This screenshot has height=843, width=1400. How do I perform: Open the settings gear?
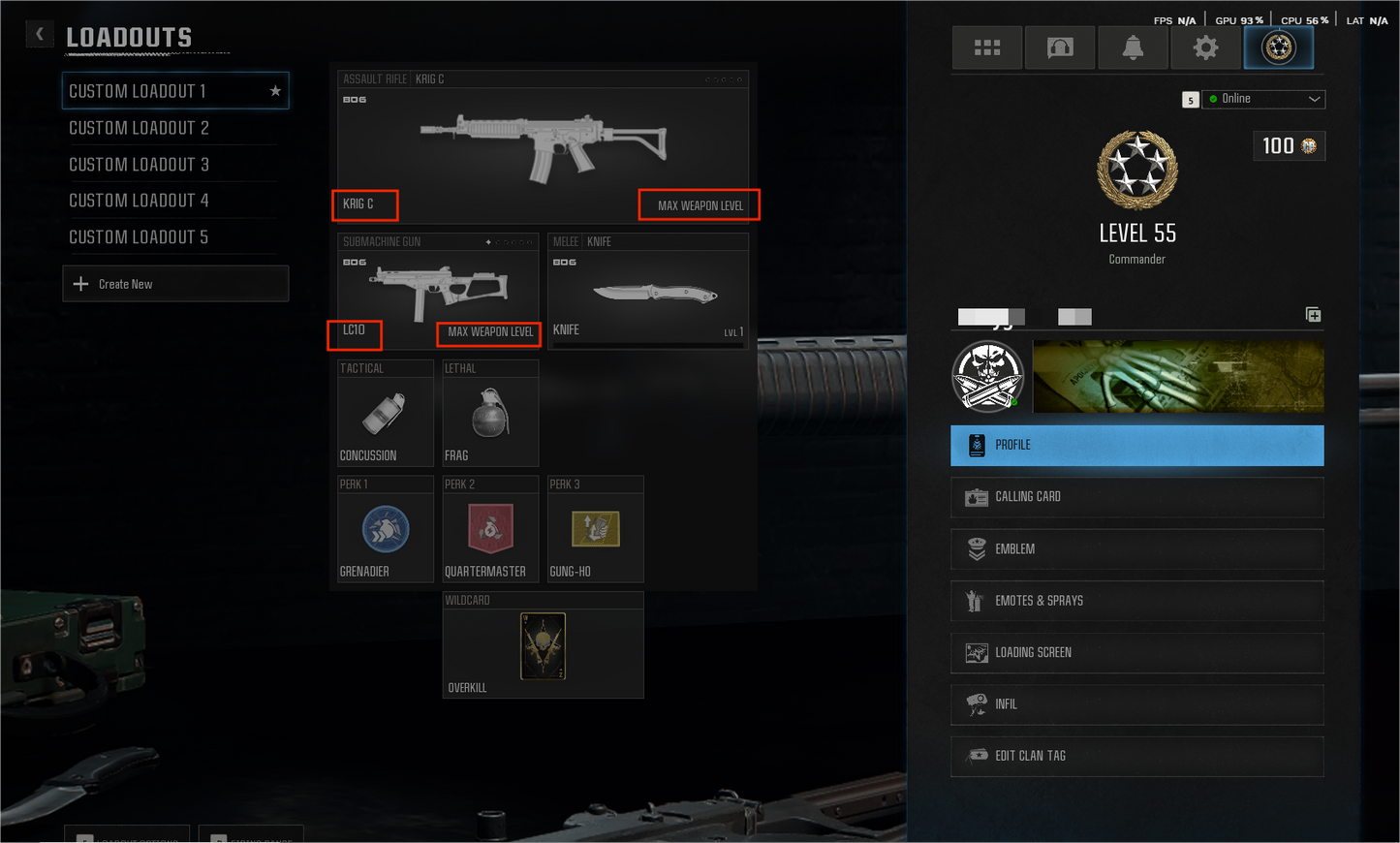[1204, 47]
